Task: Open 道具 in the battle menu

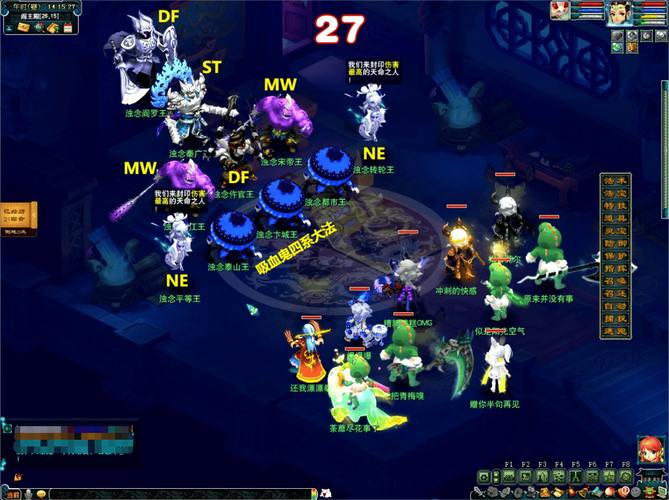Action: [x=616, y=219]
